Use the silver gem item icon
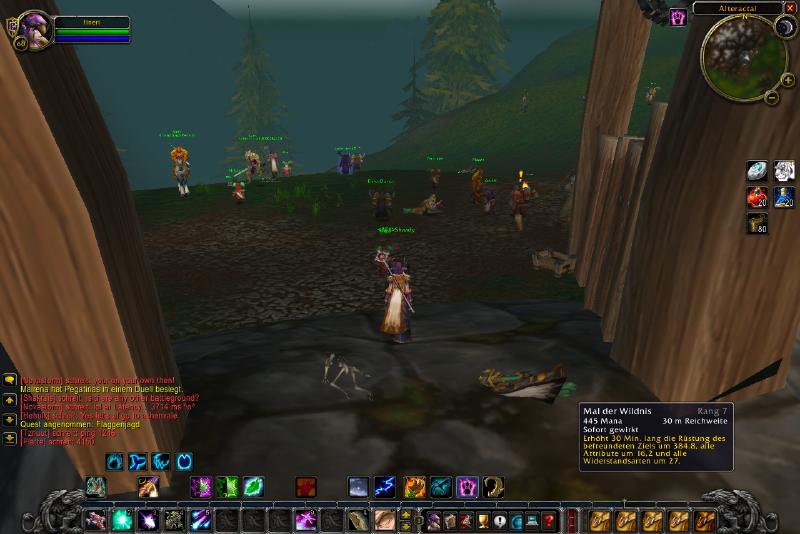The width and height of the screenshot is (800, 534). (x=757, y=171)
